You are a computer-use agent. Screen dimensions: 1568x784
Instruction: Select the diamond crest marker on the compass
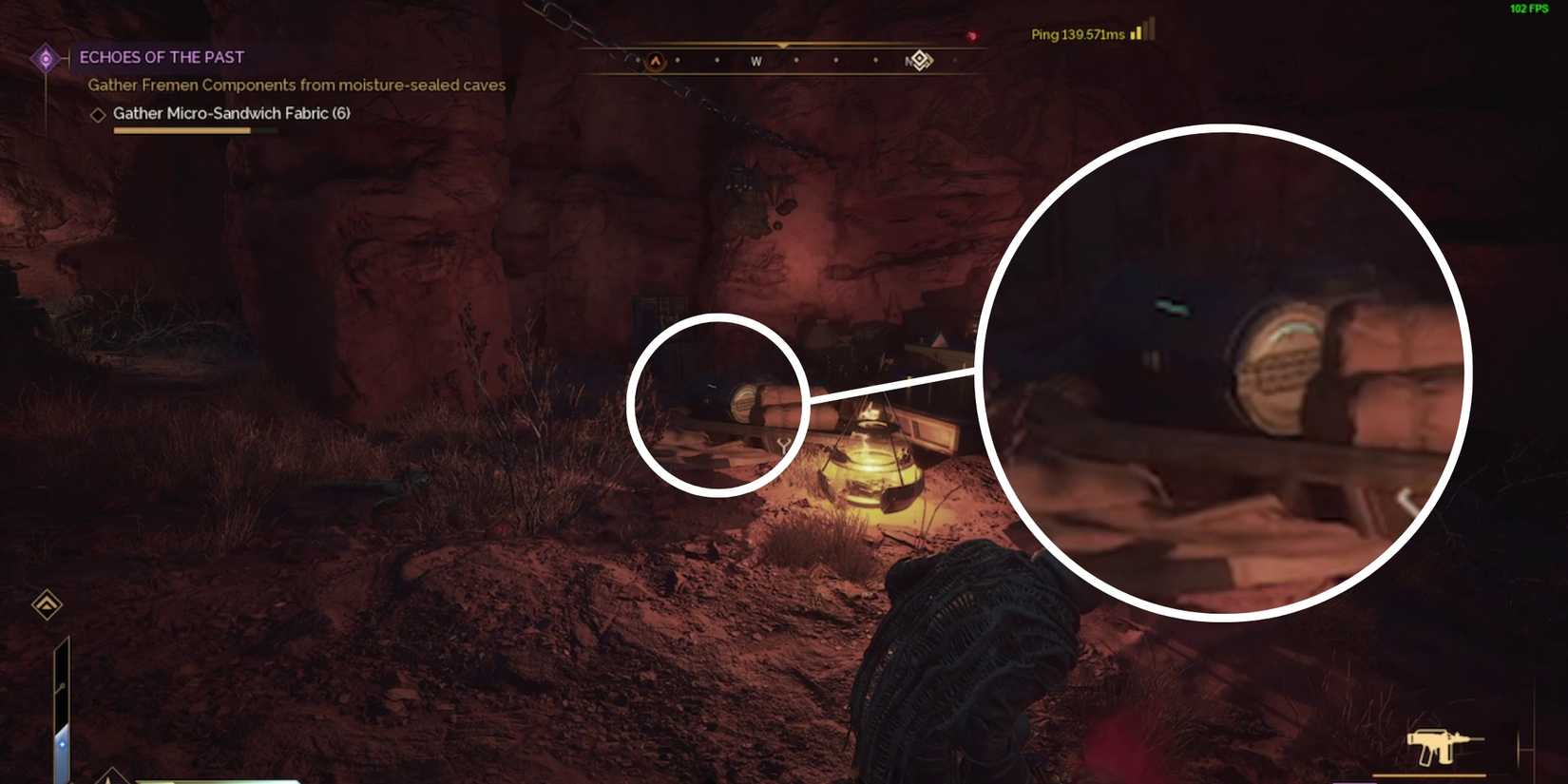pyautogui.click(x=918, y=61)
